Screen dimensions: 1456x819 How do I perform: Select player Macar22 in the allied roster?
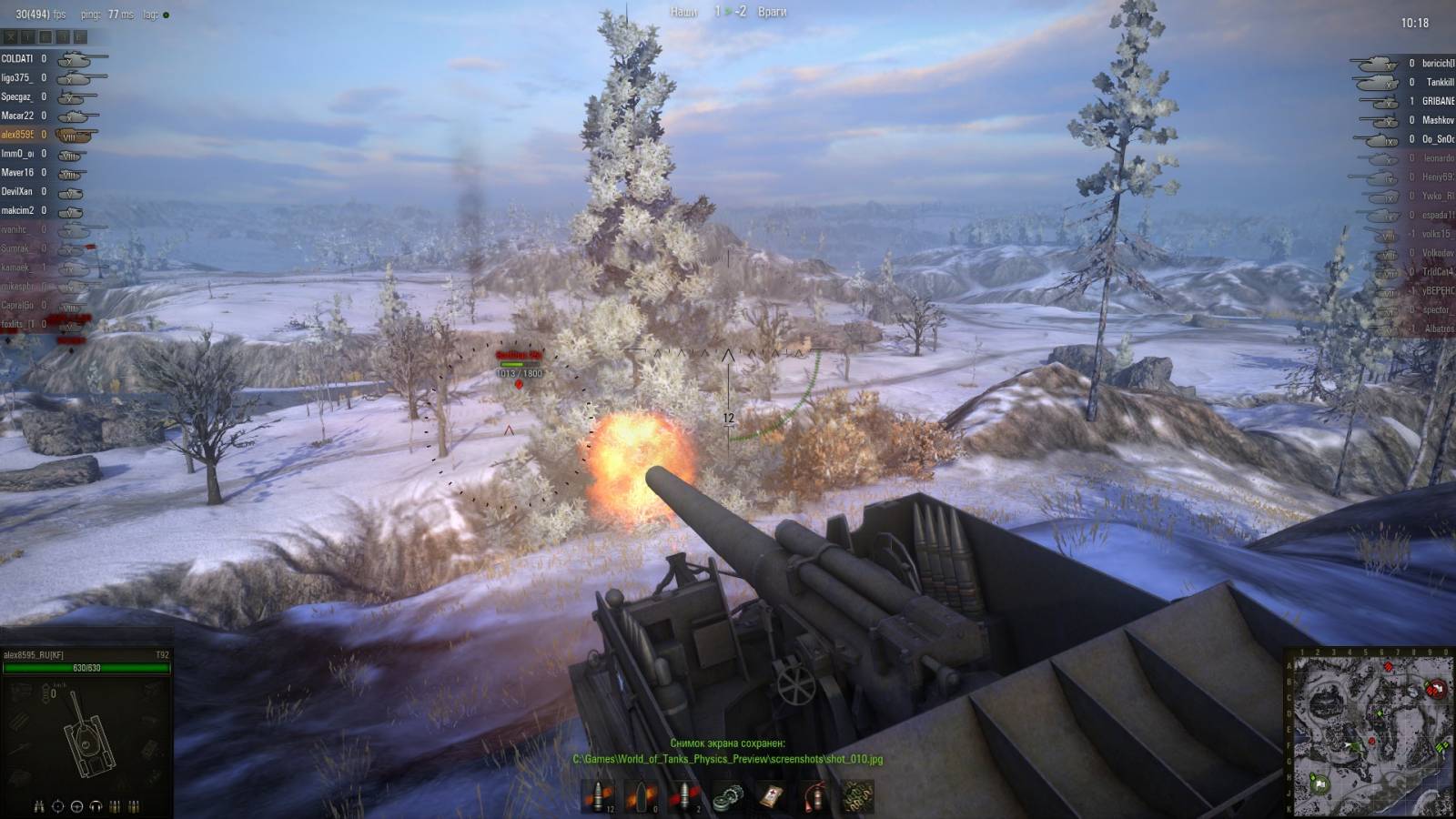17,116
